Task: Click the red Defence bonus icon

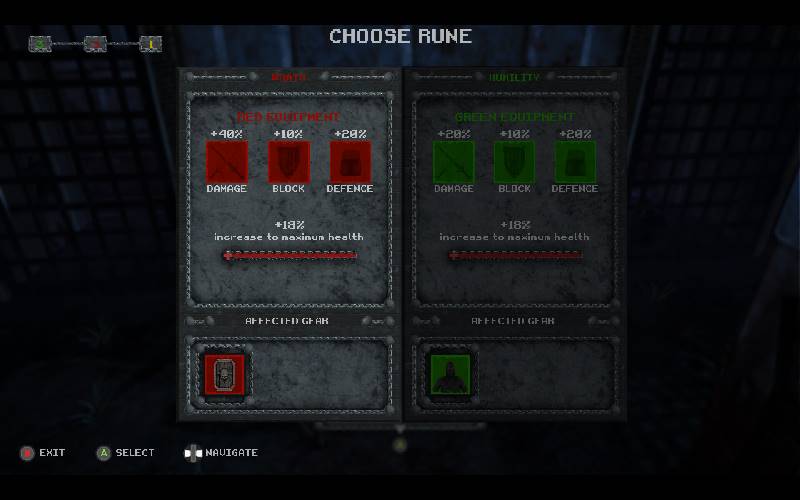Action: [350, 161]
